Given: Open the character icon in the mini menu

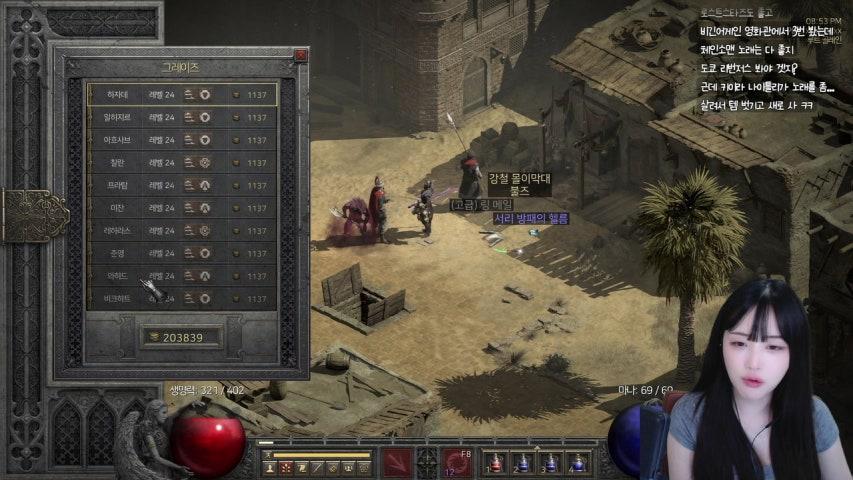Looking at the screenshot, I should [270, 467].
